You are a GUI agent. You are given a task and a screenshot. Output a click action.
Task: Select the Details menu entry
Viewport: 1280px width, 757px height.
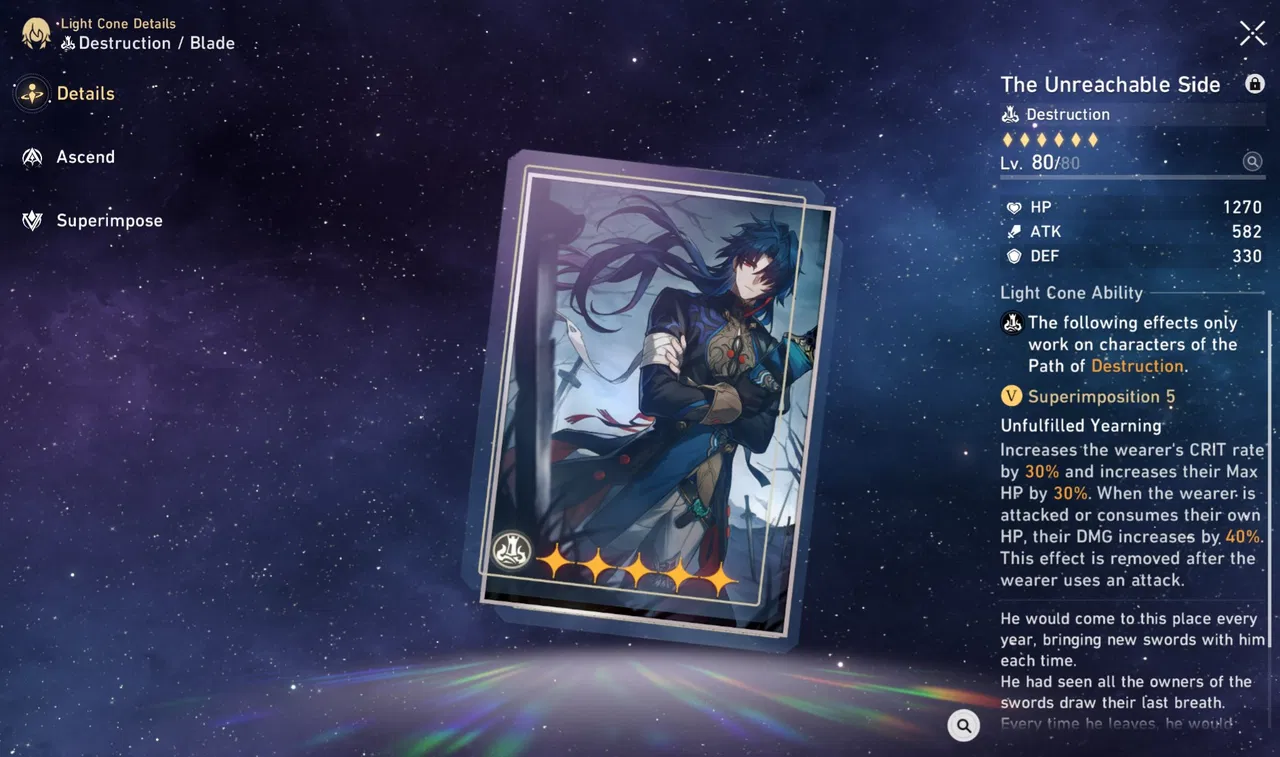click(x=85, y=93)
